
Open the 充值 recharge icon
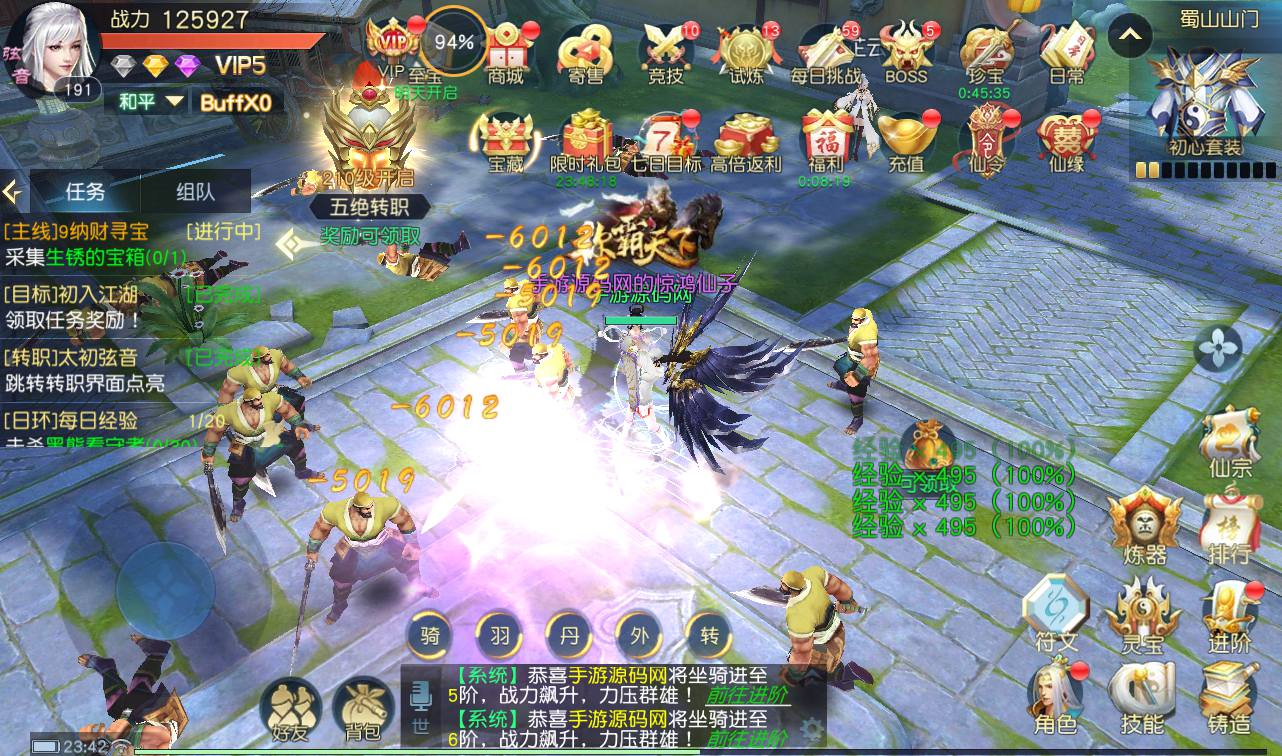906,142
